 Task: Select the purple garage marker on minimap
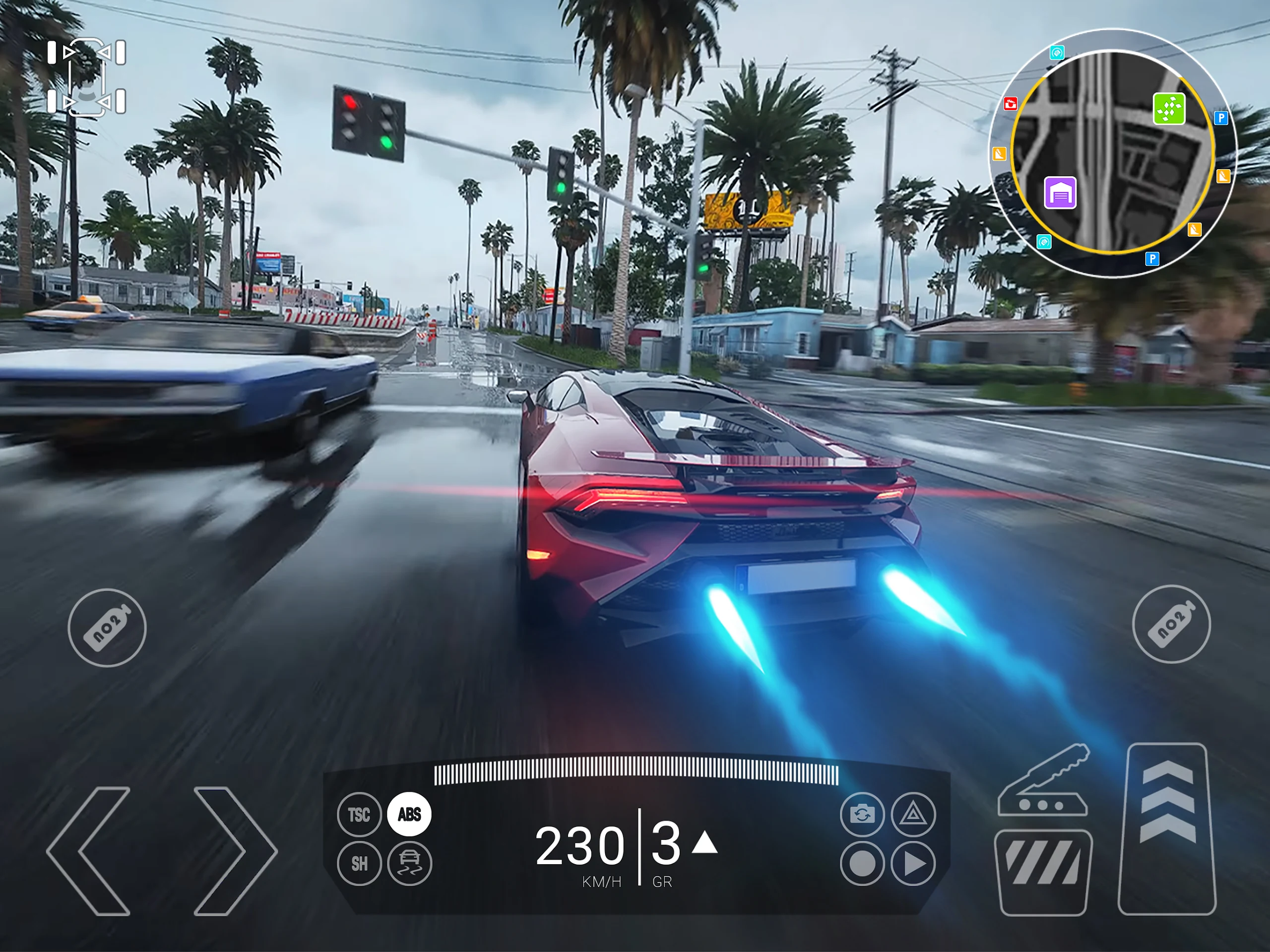click(1060, 193)
